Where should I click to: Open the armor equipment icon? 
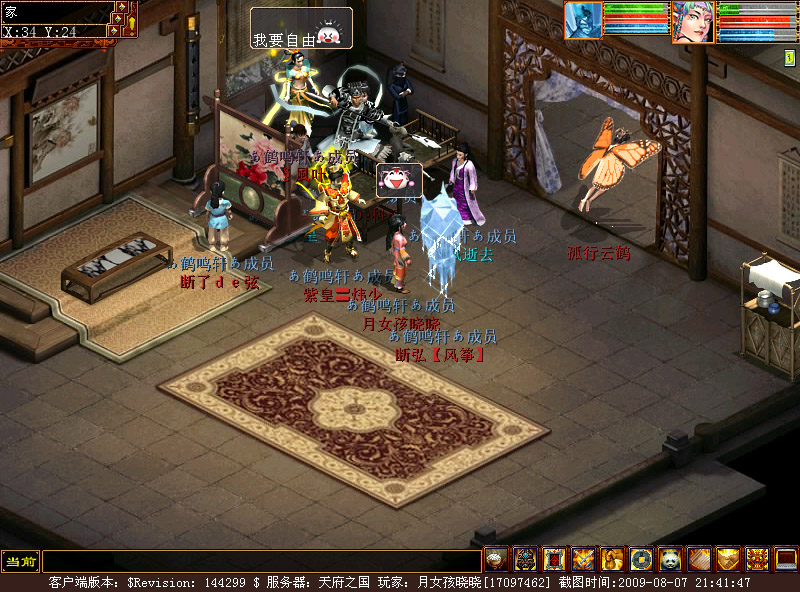click(525, 560)
